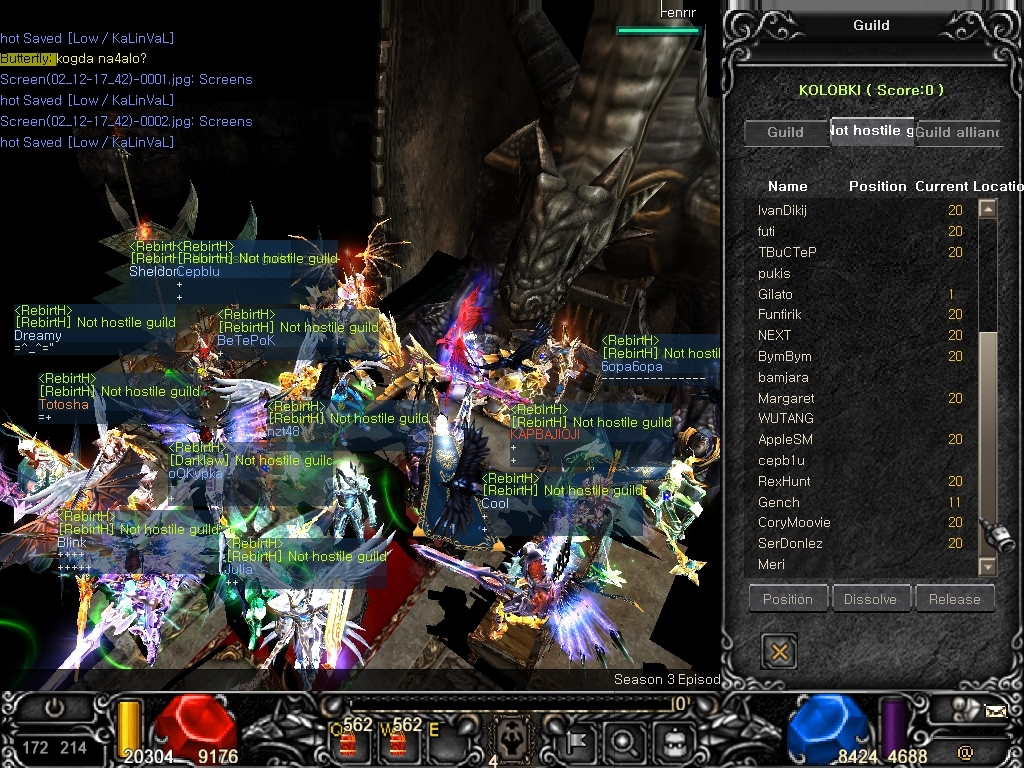Open the Not hostile guild tab
The width and height of the screenshot is (1024, 768).
pos(871,131)
